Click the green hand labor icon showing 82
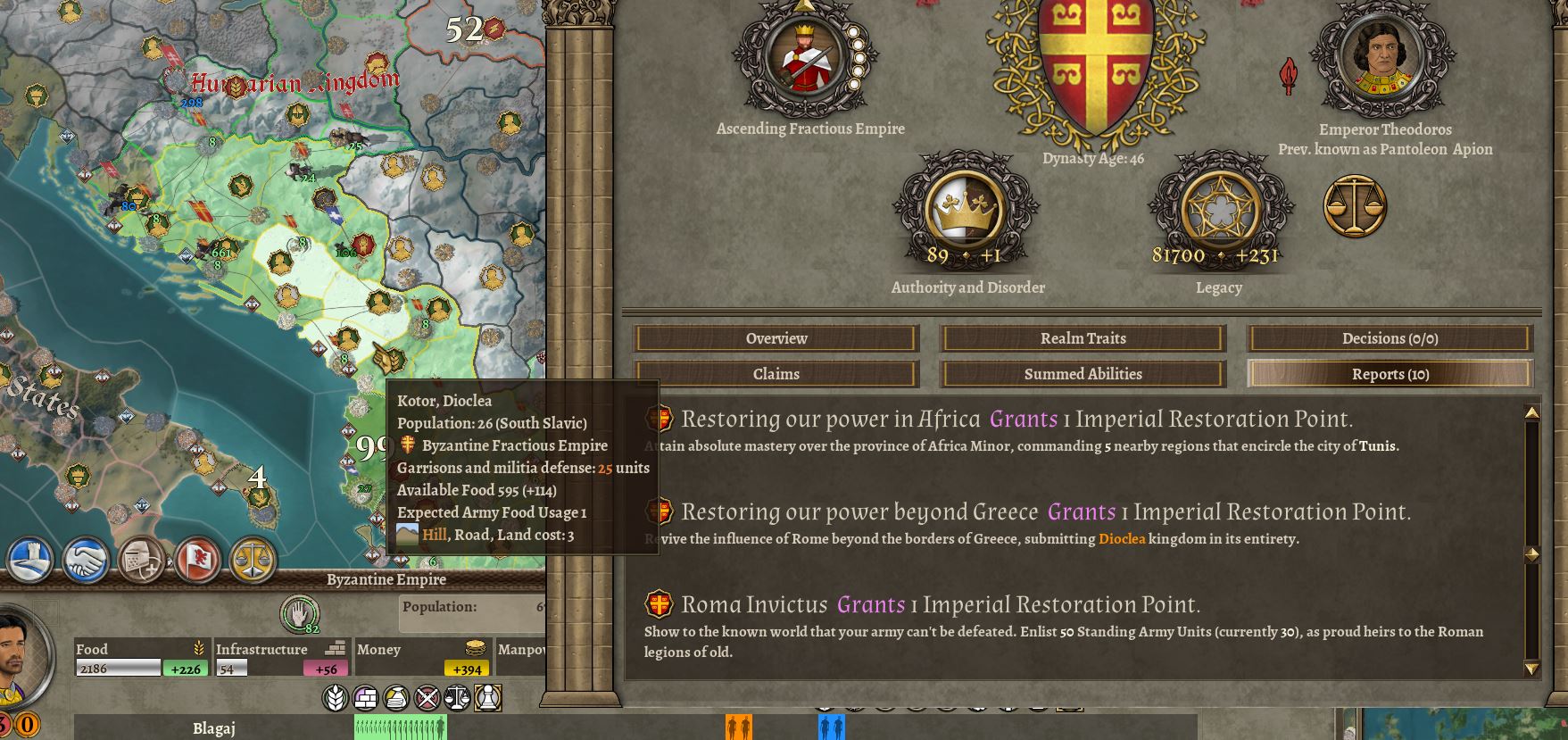The image size is (1568, 740). (301, 614)
